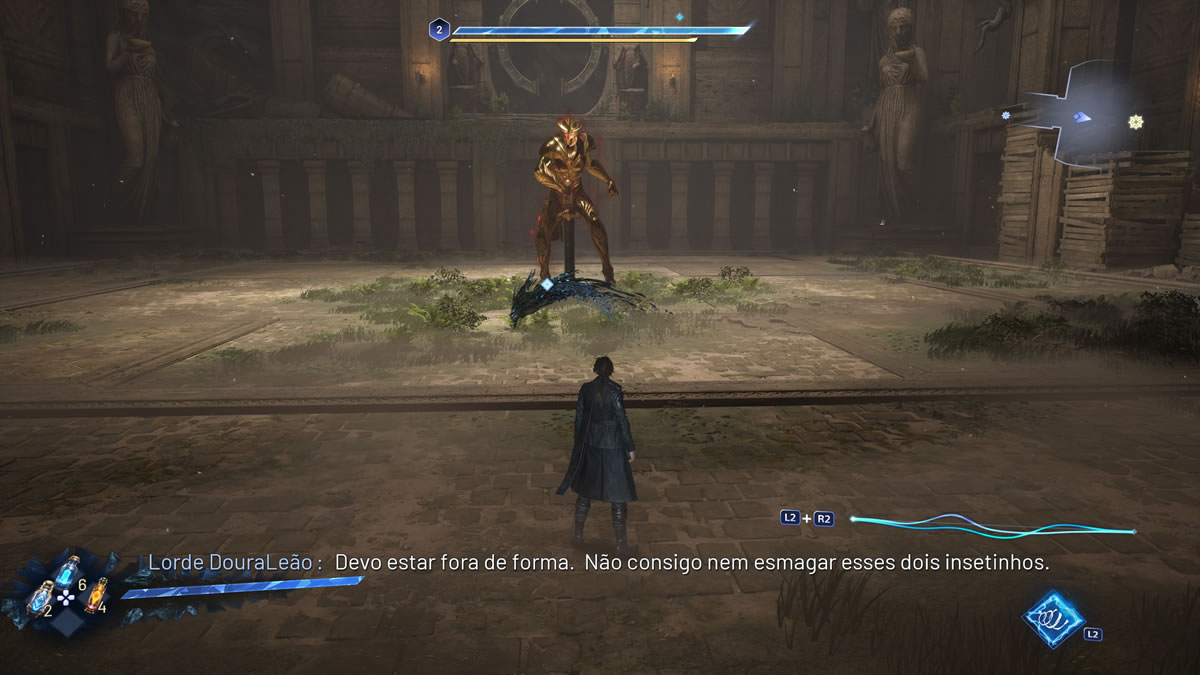Click the blue player arrow on the minimap
This screenshot has height=675, width=1200.
coord(1081,118)
